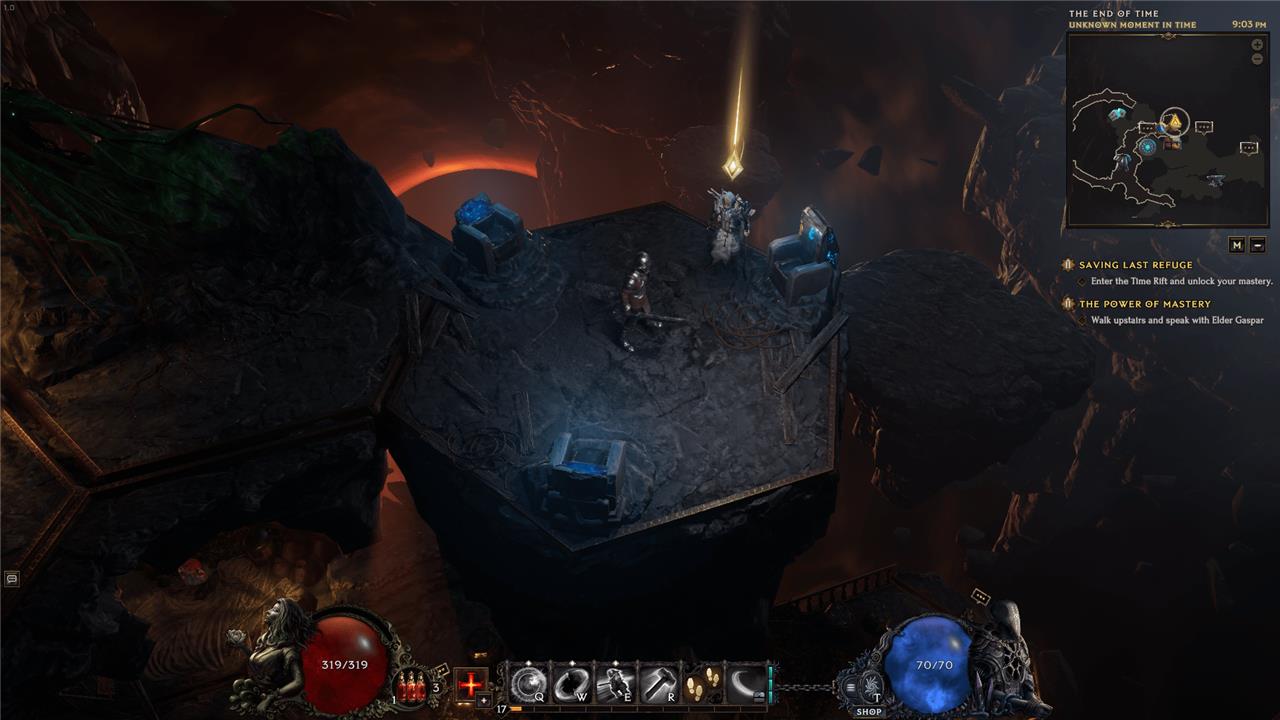Zoom out the minimap with minus button

[1257, 59]
